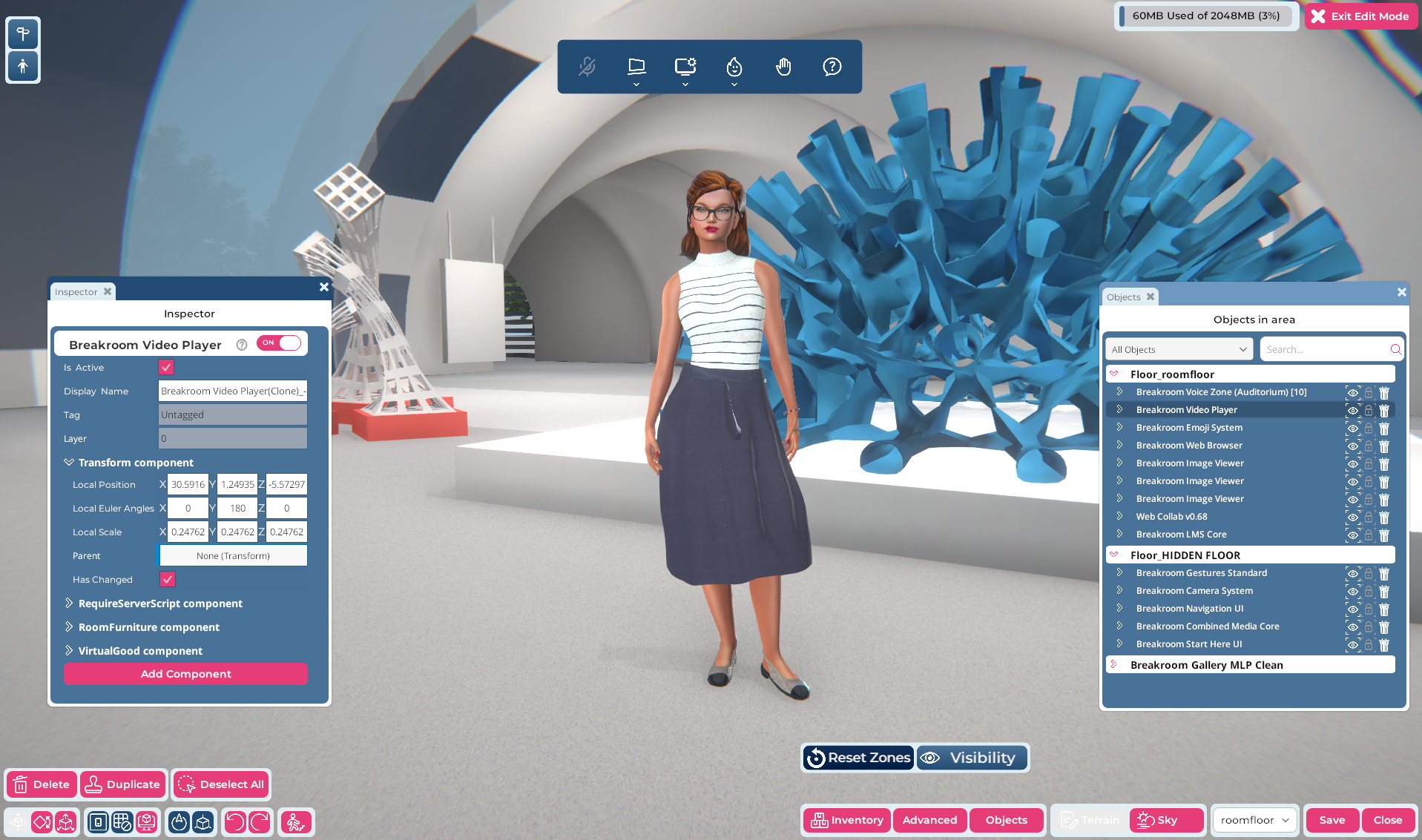Delete the selected object
1422x840 pixels.
(42, 784)
